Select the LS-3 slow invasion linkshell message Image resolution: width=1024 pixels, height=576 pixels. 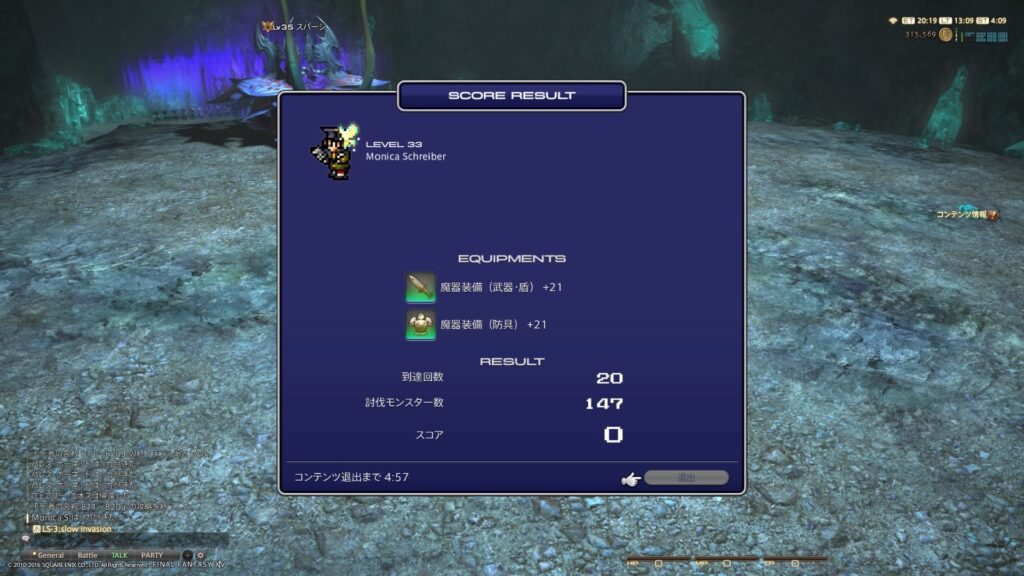[76, 528]
